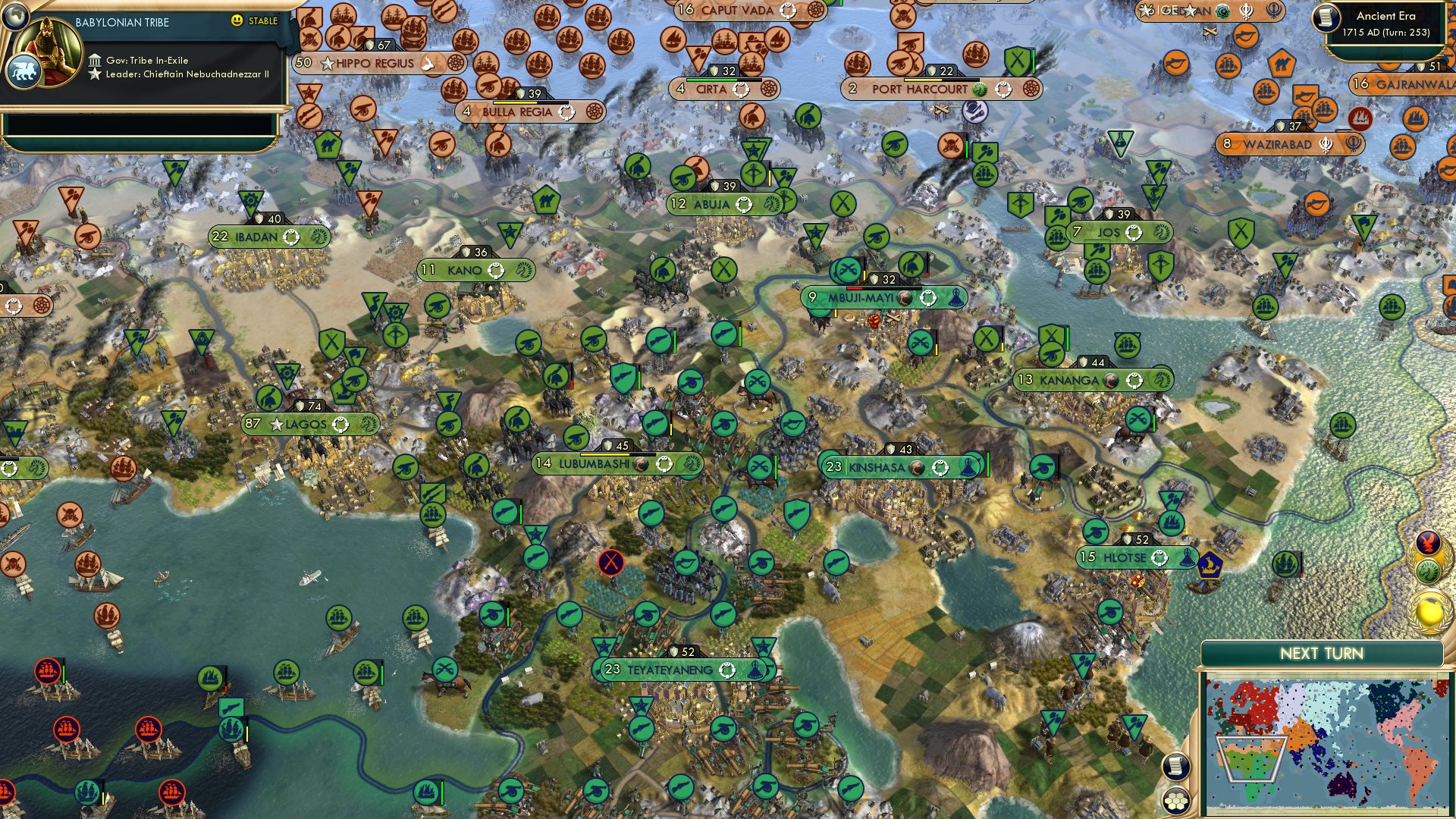
Task: Click the green dragon notification medallion
Action: click(x=1429, y=570)
